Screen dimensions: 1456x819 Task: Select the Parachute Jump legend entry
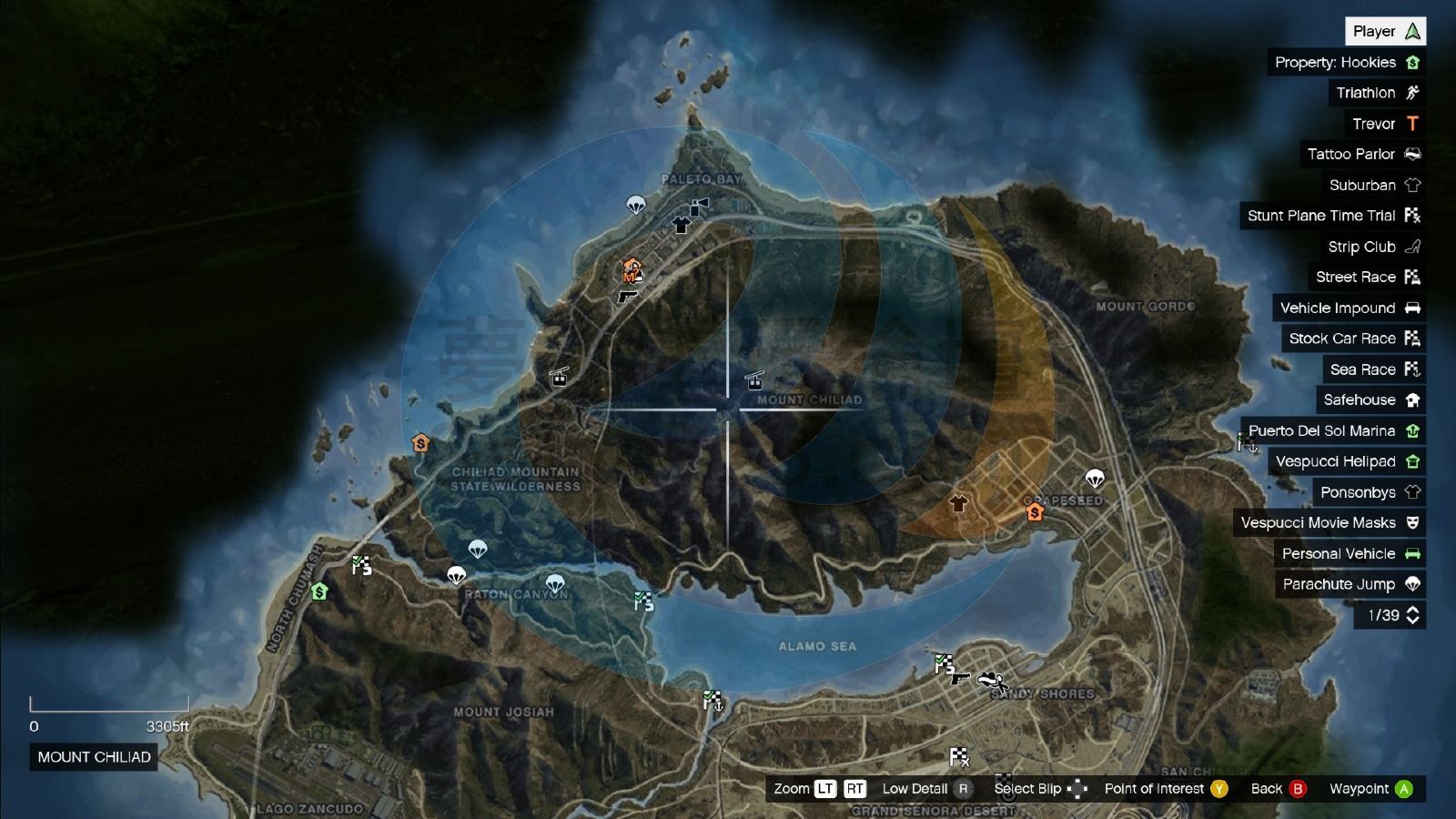point(1350,584)
